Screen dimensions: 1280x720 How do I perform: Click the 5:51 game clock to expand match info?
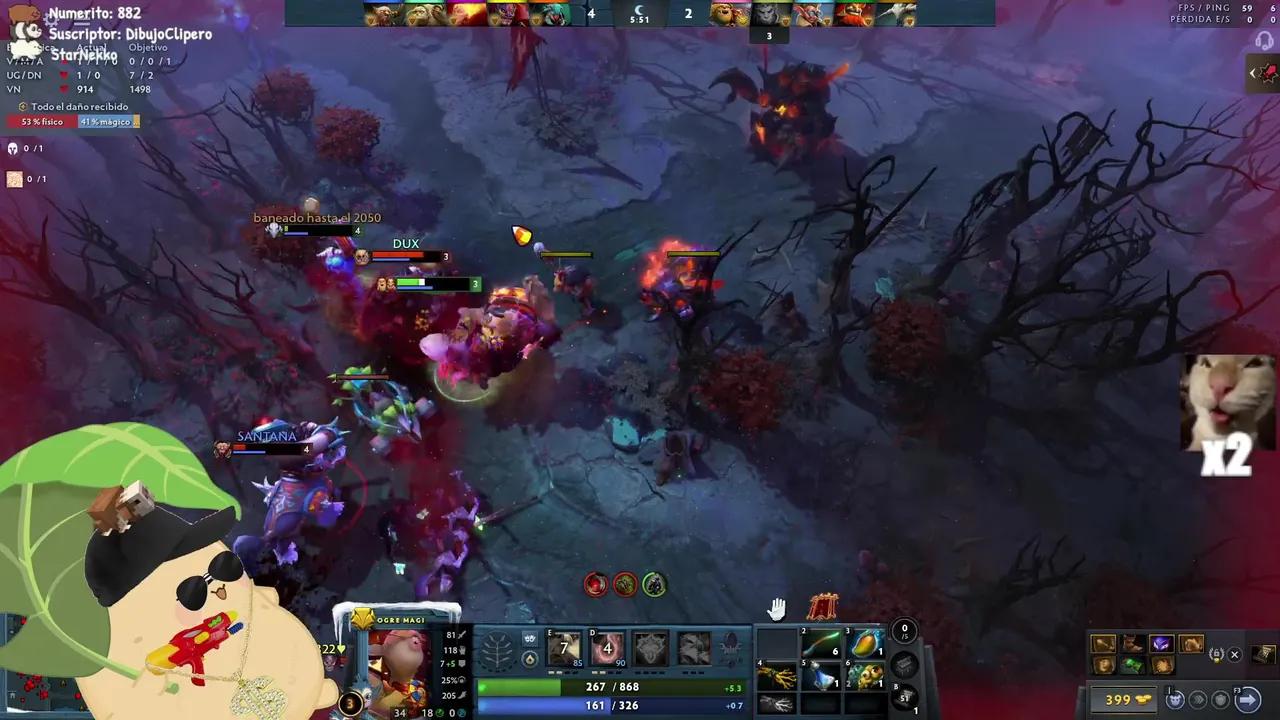[638, 17]
